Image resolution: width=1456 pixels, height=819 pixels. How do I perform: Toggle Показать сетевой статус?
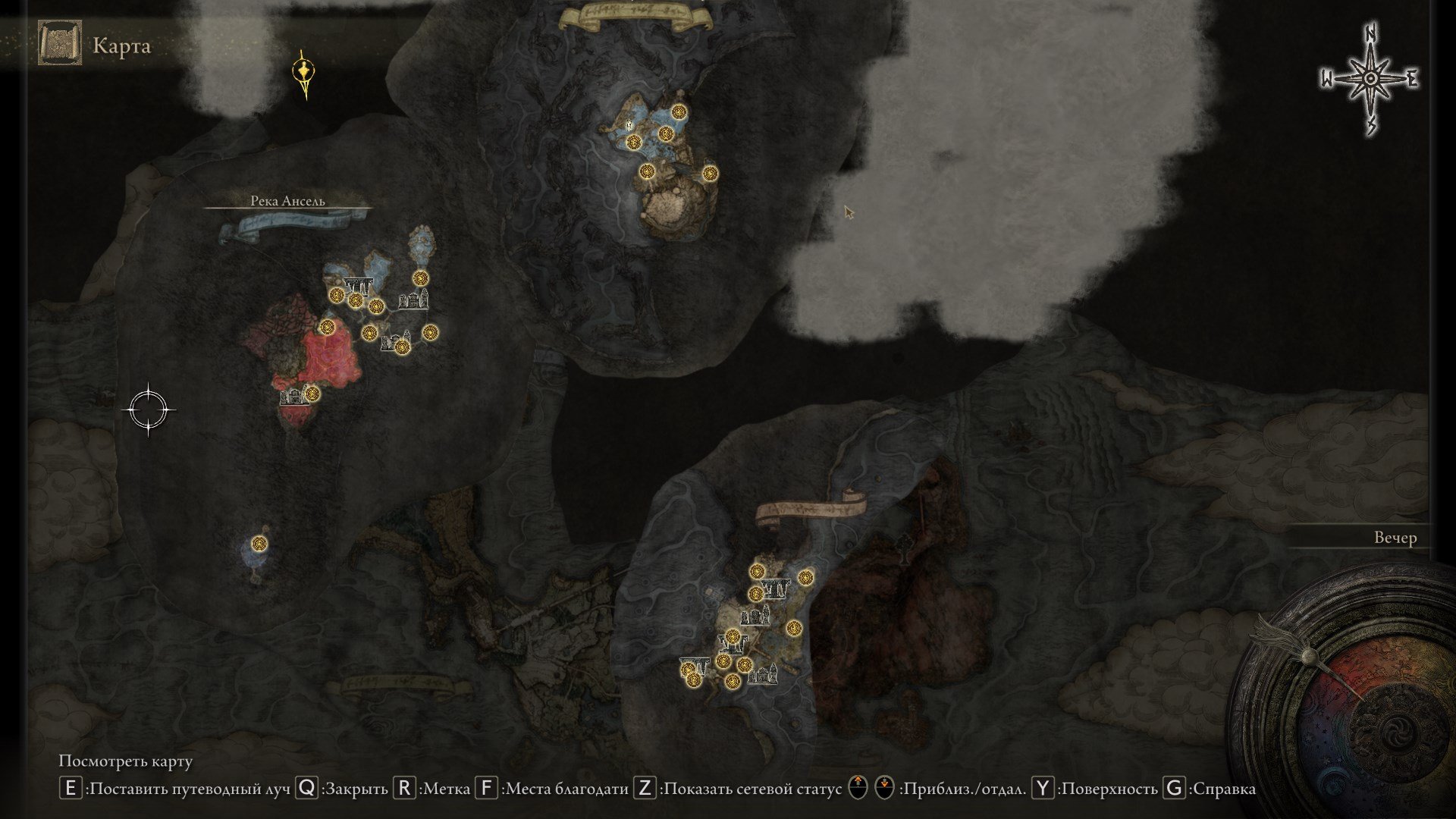click(x=644, y=789)
